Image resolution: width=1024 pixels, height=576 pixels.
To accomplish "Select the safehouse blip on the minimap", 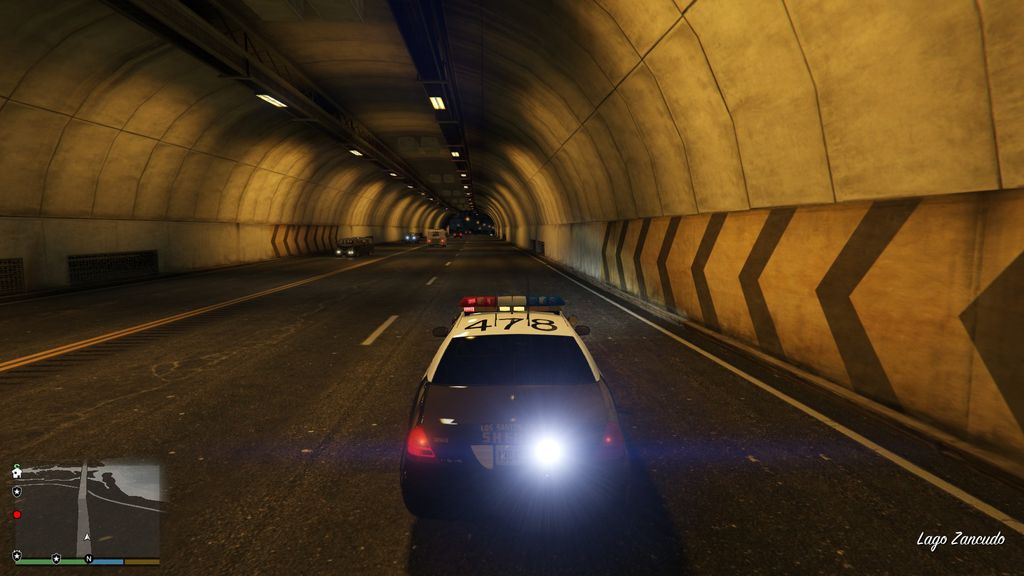I will tap(17, 472).
